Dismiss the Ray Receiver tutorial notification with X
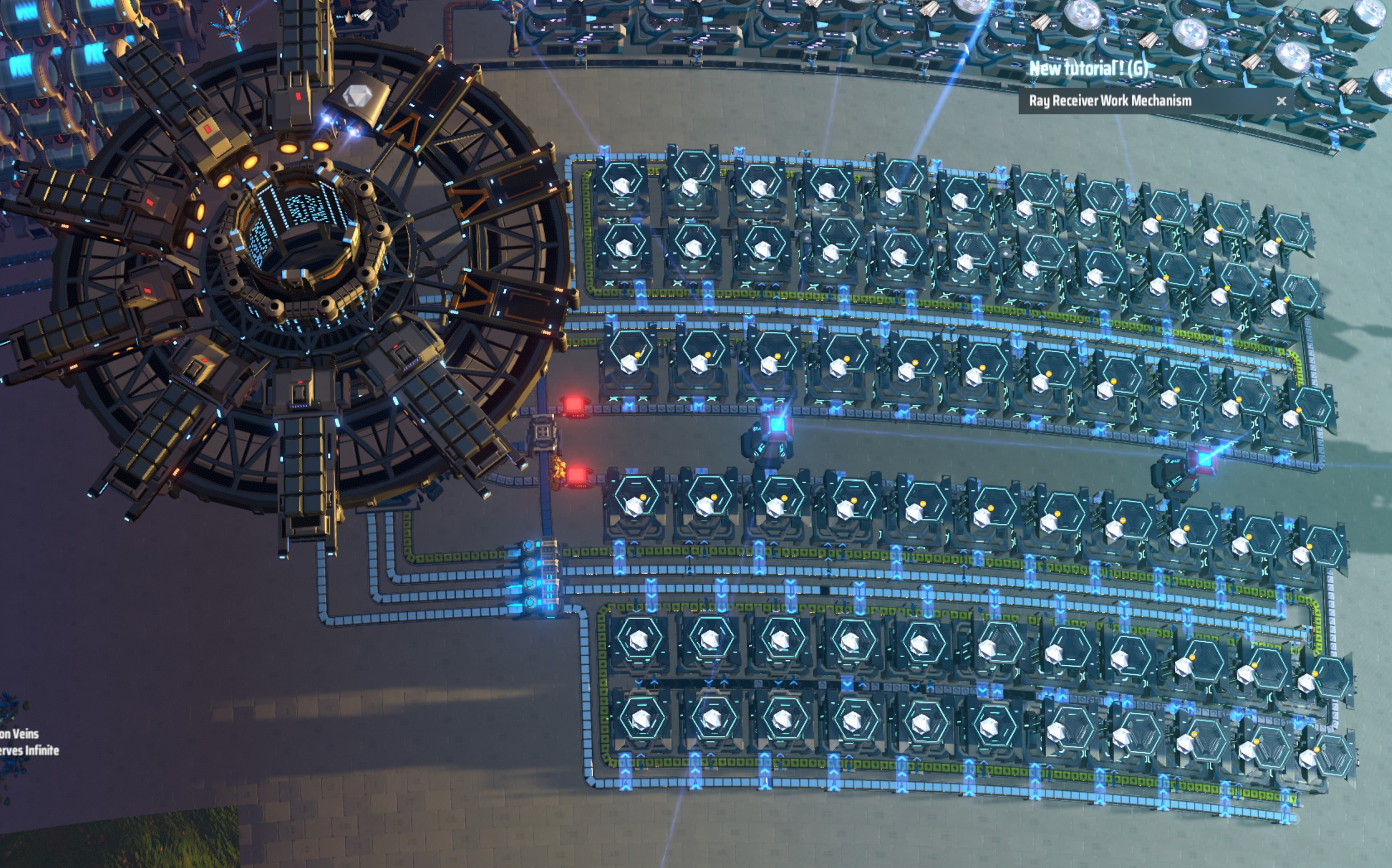Viewport: 1392px width, 868px height. click(1281, 100)
